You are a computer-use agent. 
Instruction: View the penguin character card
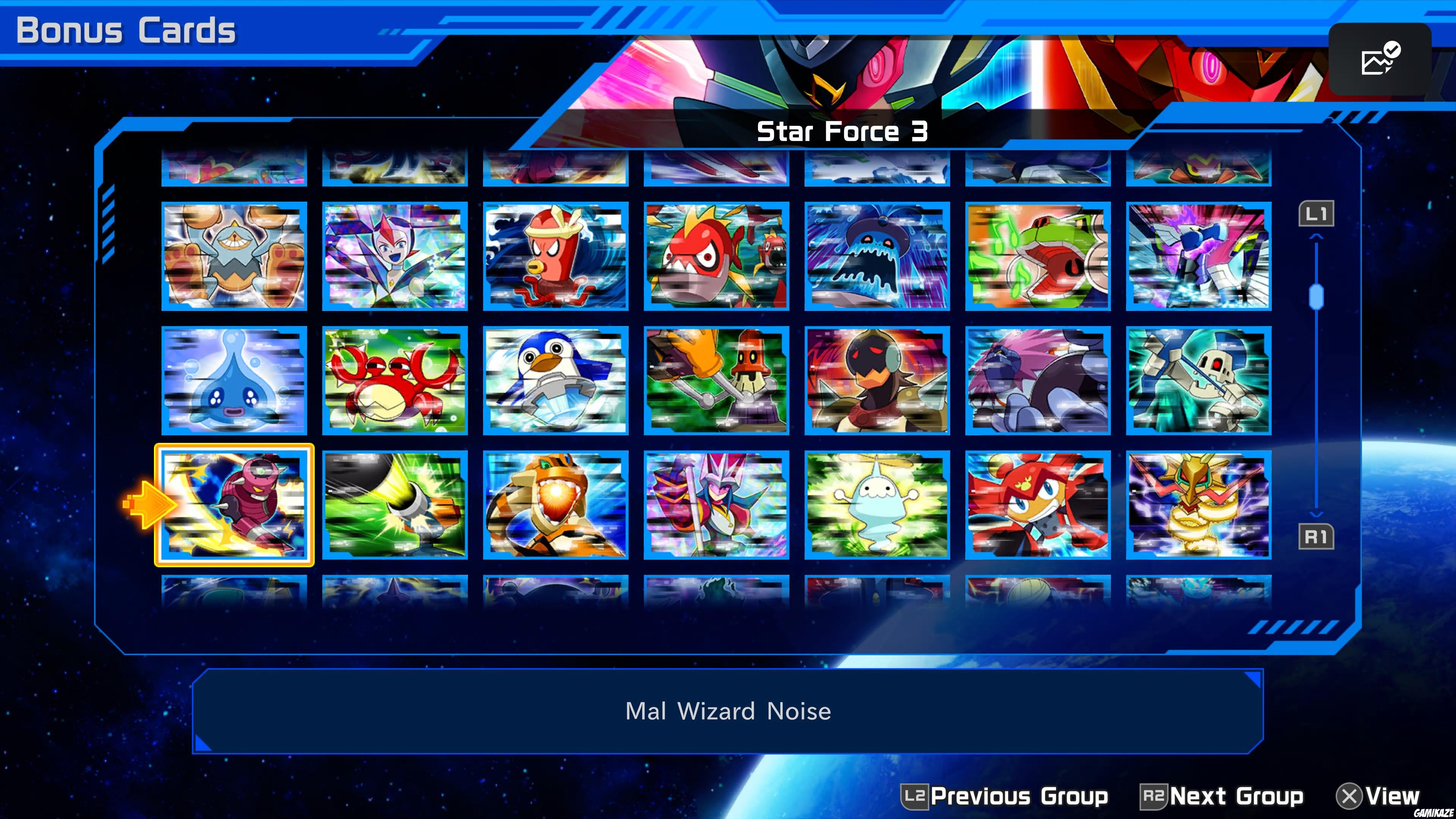click(555, 381)
